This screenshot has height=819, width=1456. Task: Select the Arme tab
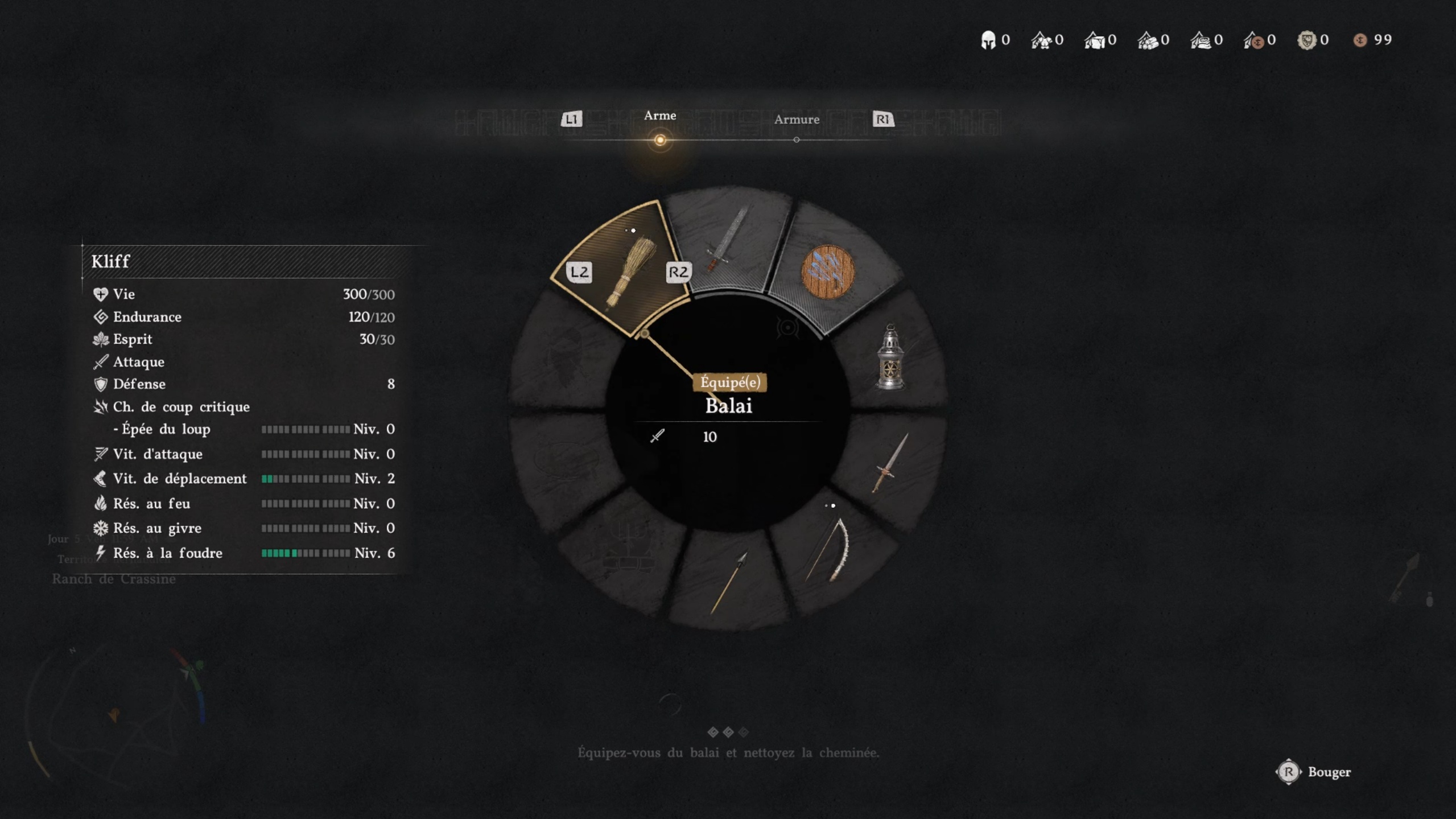pos(659,116)
